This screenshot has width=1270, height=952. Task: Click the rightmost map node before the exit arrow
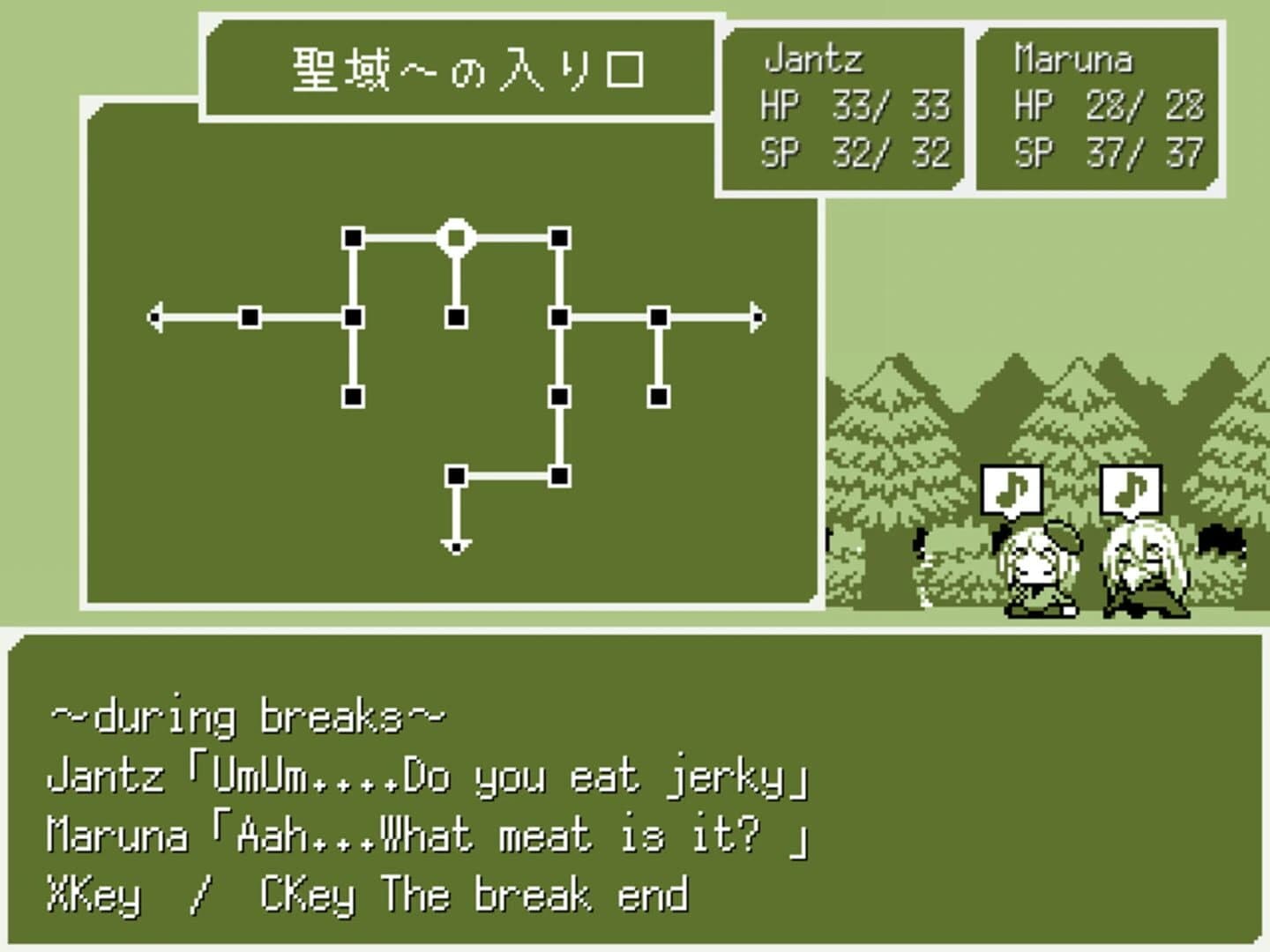tap(659, 315)
